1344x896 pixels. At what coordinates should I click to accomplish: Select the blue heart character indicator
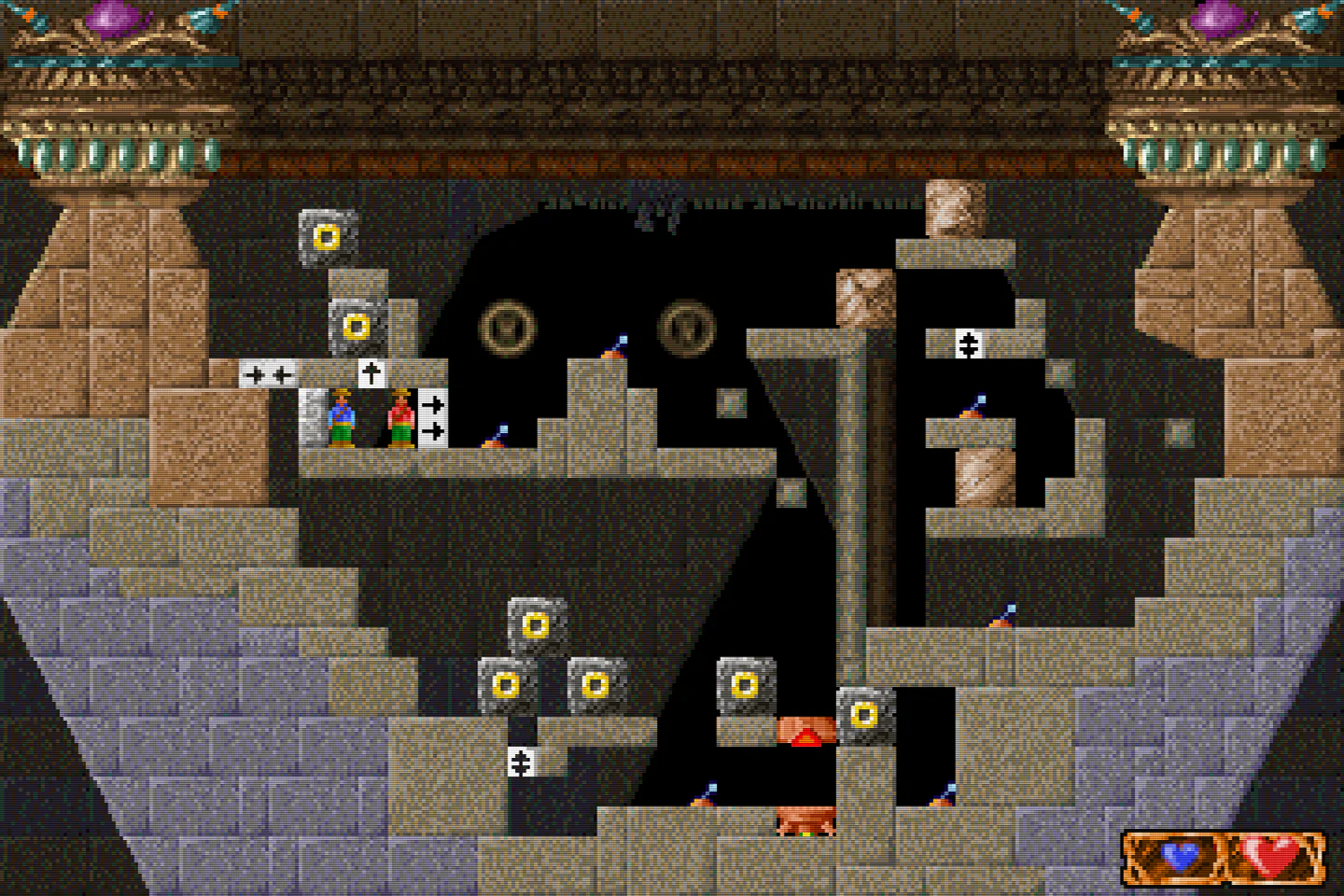(x=1178, y=856)
